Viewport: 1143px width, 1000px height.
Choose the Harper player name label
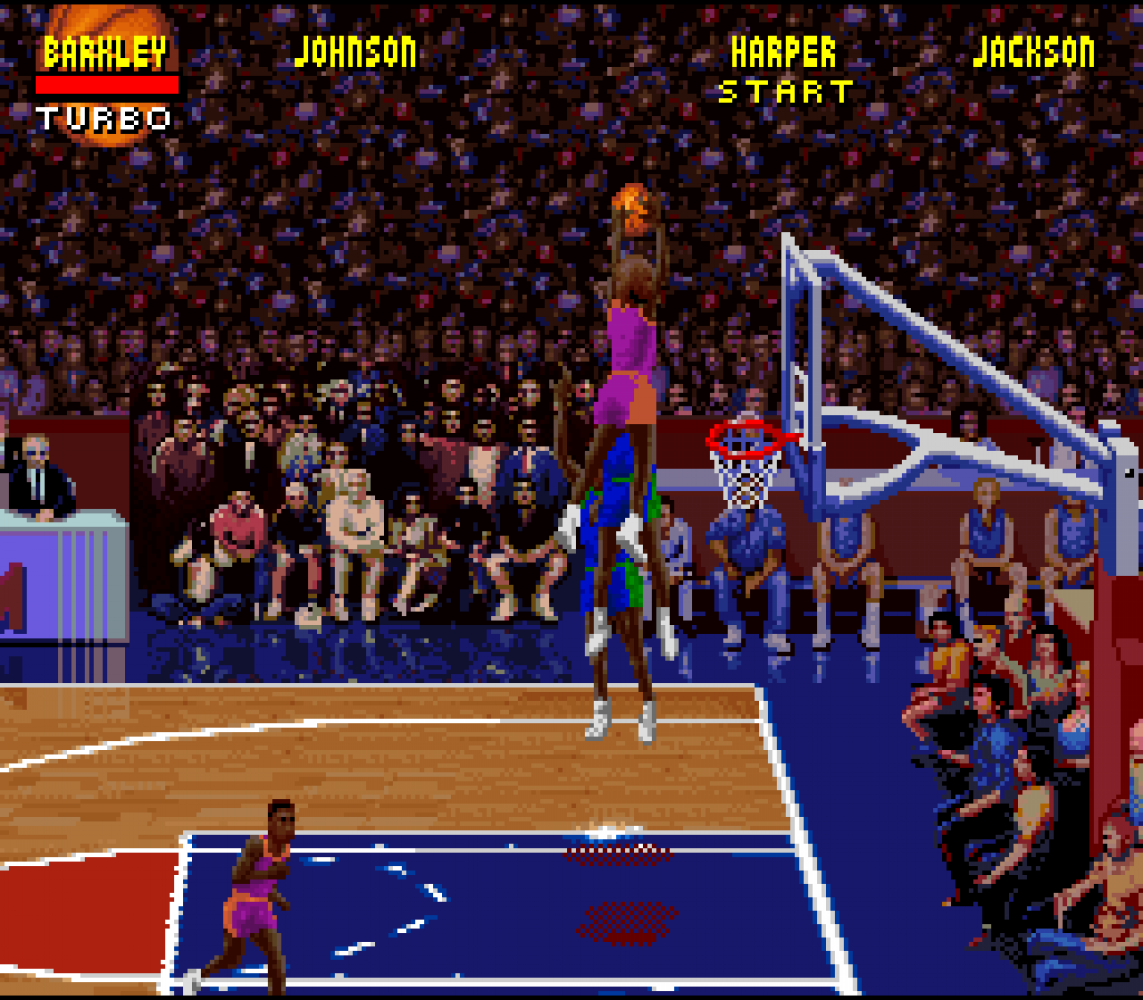pyautogui.click(x=783, y=52)
